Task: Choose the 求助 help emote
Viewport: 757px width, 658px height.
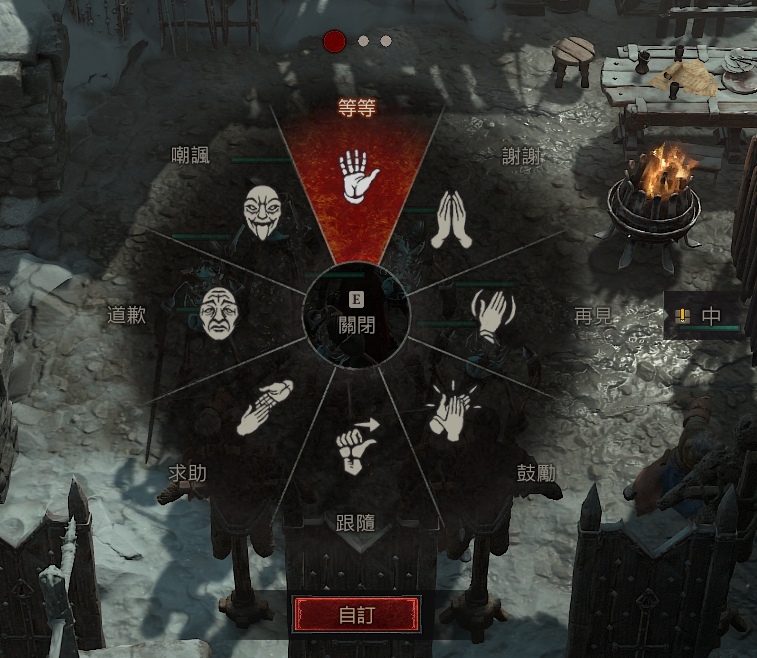Action: click(x=263, y=407)
